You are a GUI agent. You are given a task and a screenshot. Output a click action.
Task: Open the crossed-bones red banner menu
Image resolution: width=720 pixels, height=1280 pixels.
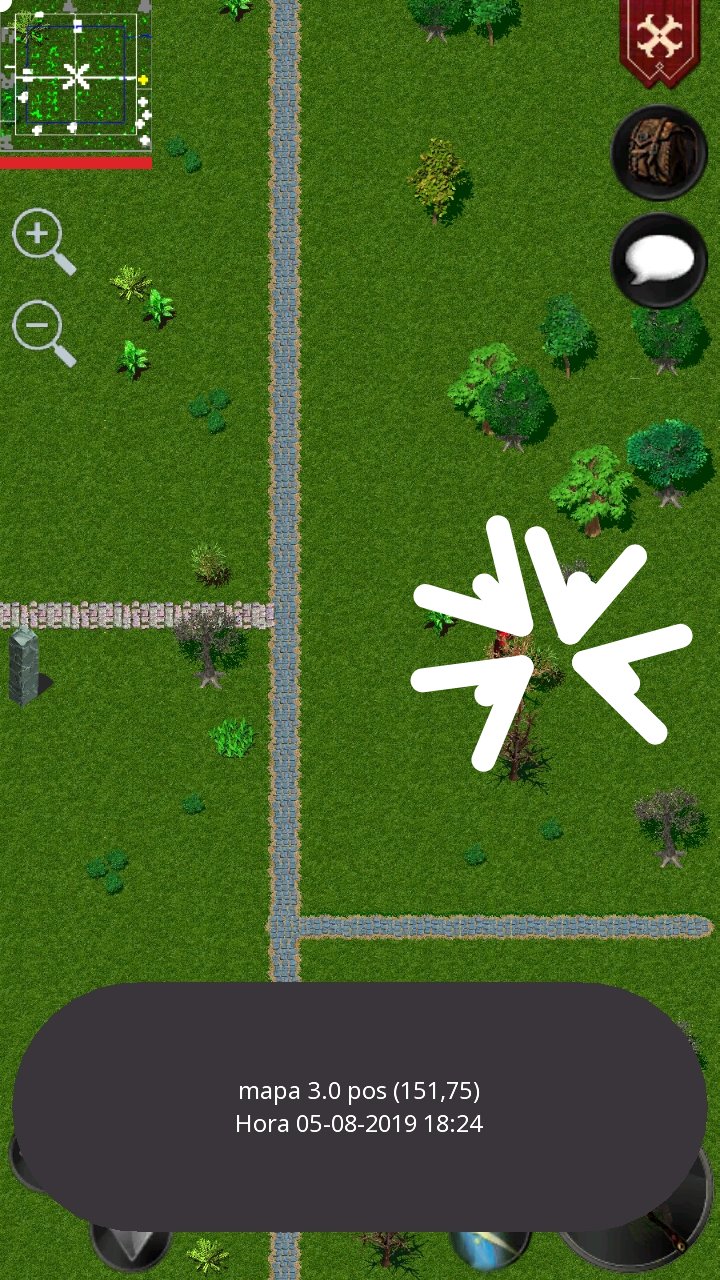point(659,40)
